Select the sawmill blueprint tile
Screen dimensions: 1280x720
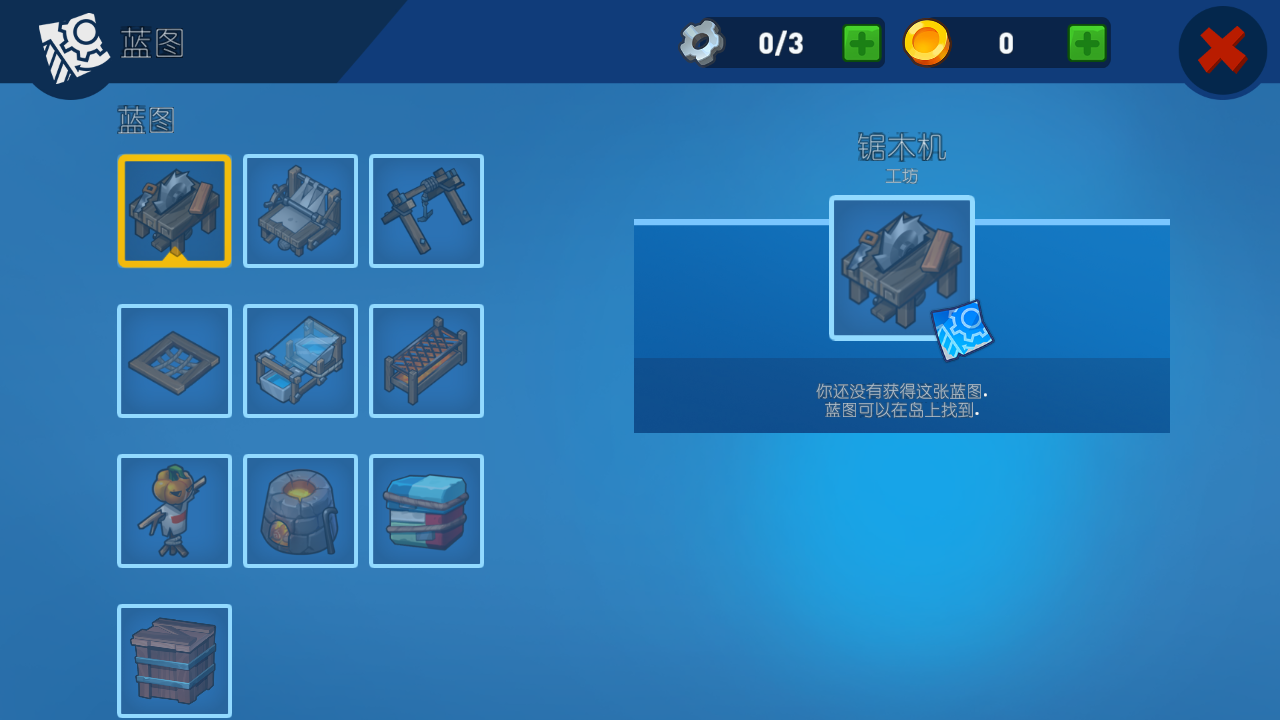point(174,211)
